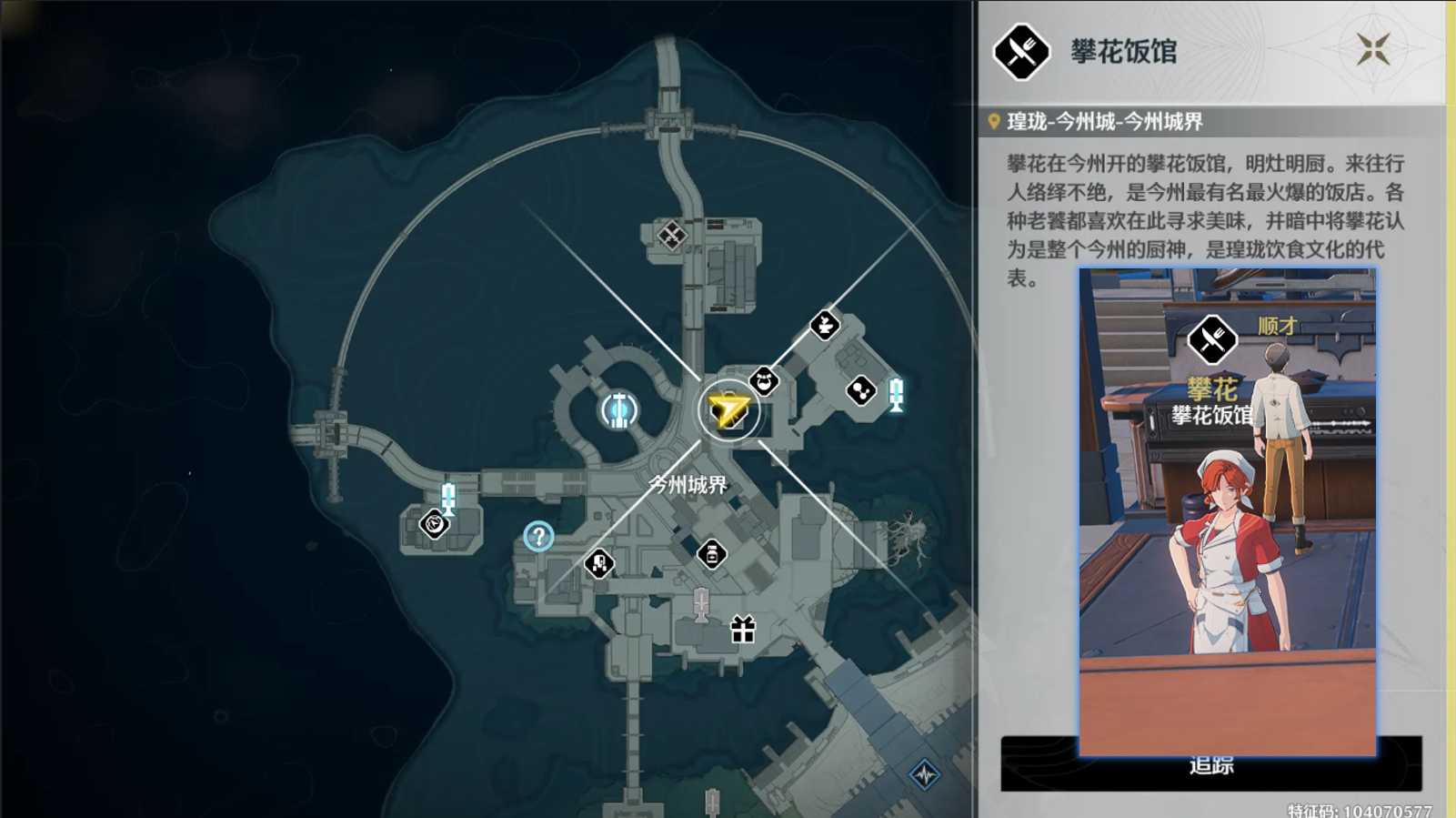This screenshot has height=818, width=1456.
Task: Open the blue question mark marker
Action: point(538,537)
